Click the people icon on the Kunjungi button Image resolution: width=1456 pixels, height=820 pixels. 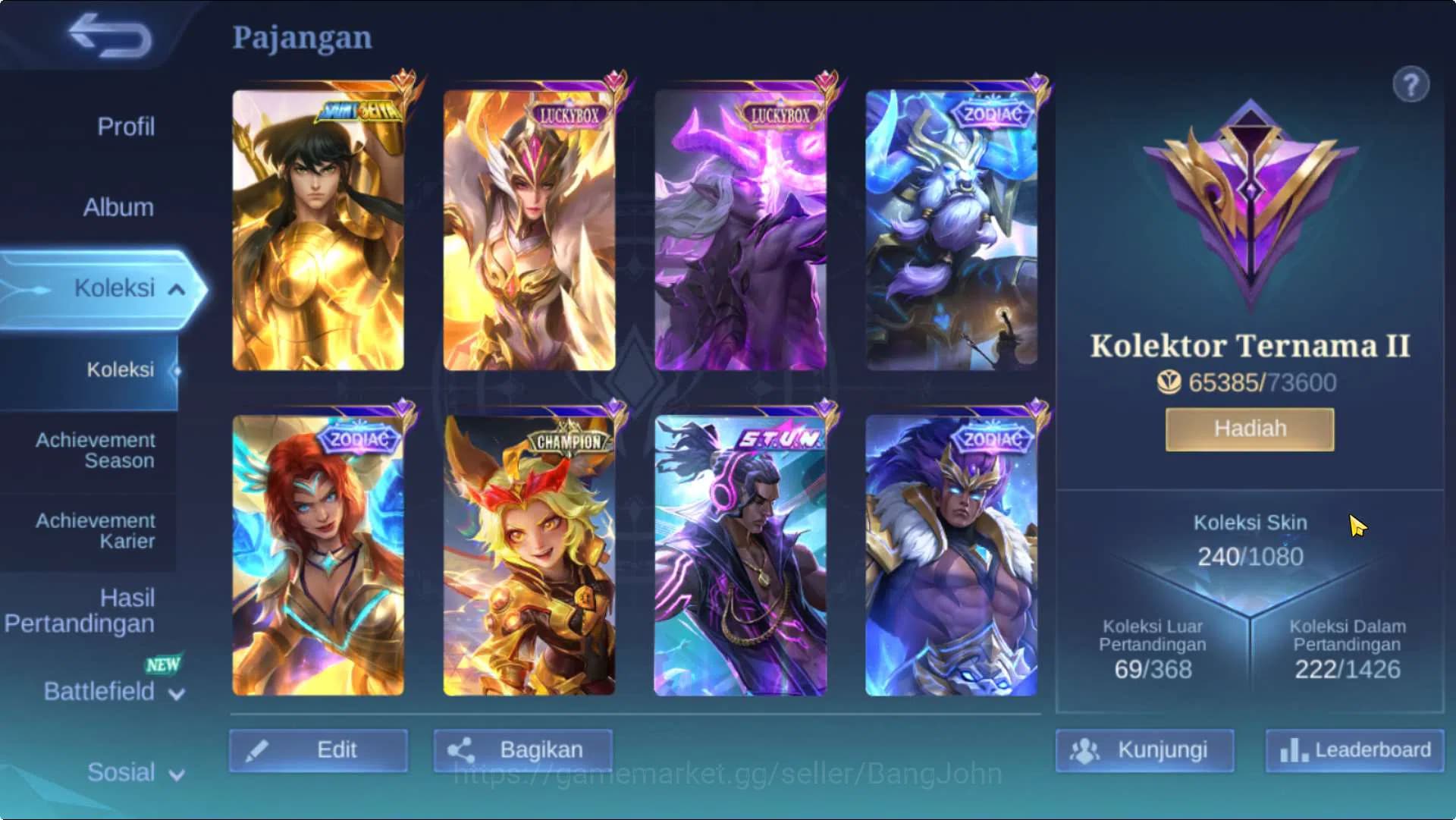click(1086, 751)
